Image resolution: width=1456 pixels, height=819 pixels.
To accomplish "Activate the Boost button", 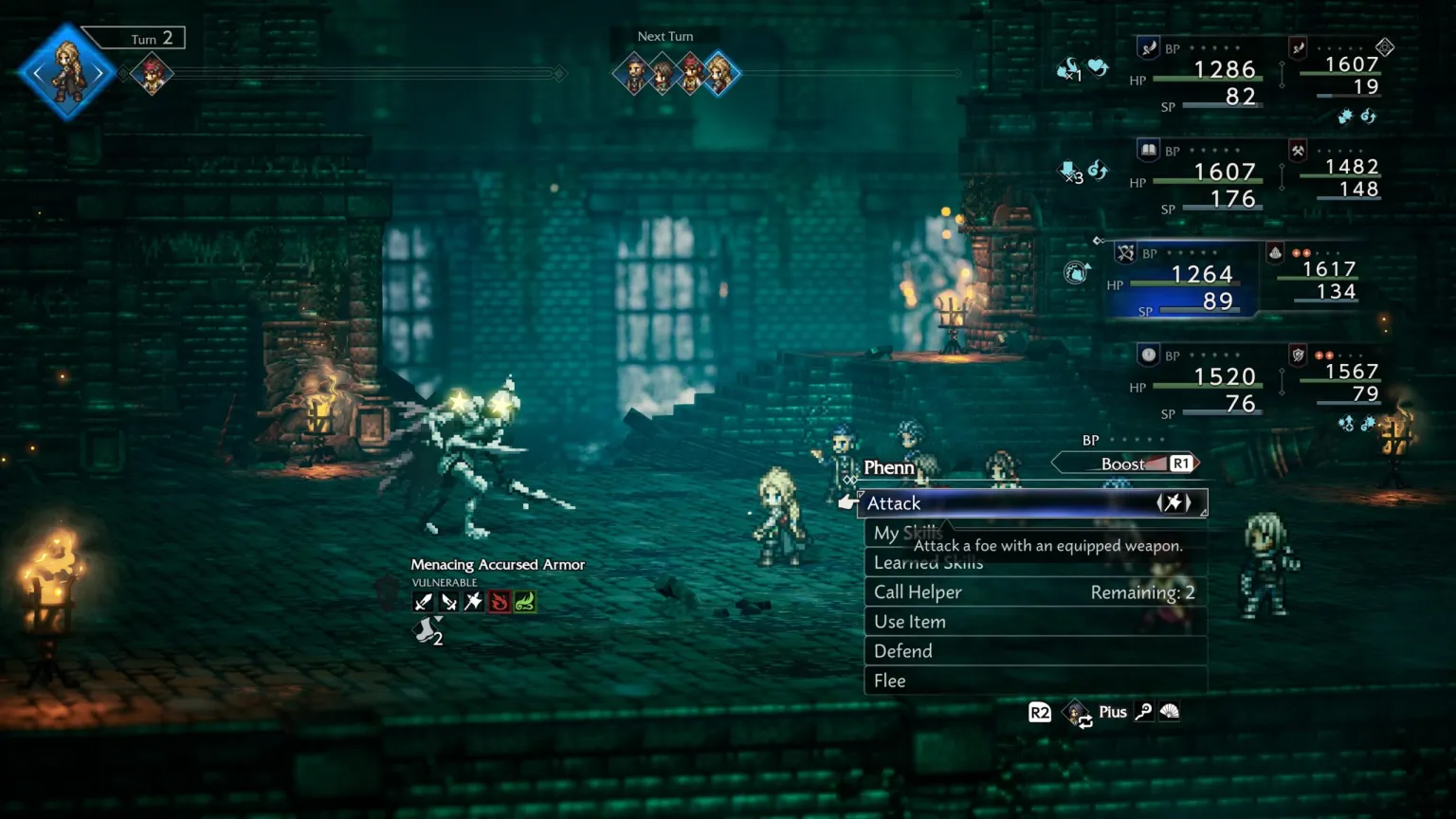I will [1126, 464].
